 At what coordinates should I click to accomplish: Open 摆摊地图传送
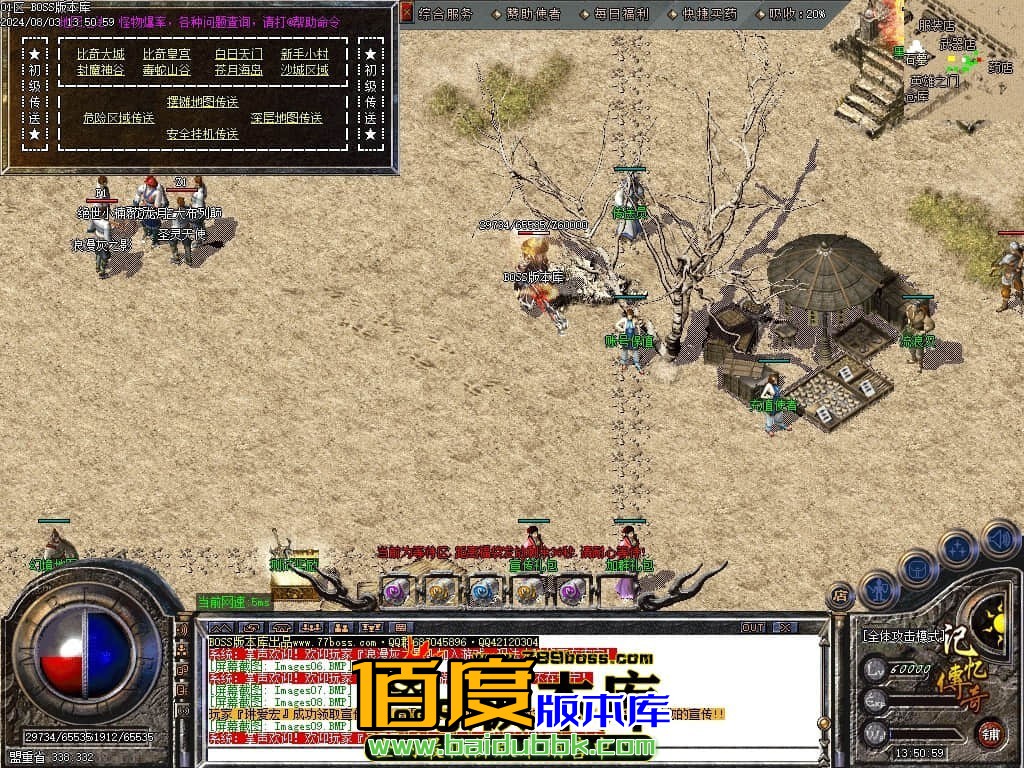(202, 102)
